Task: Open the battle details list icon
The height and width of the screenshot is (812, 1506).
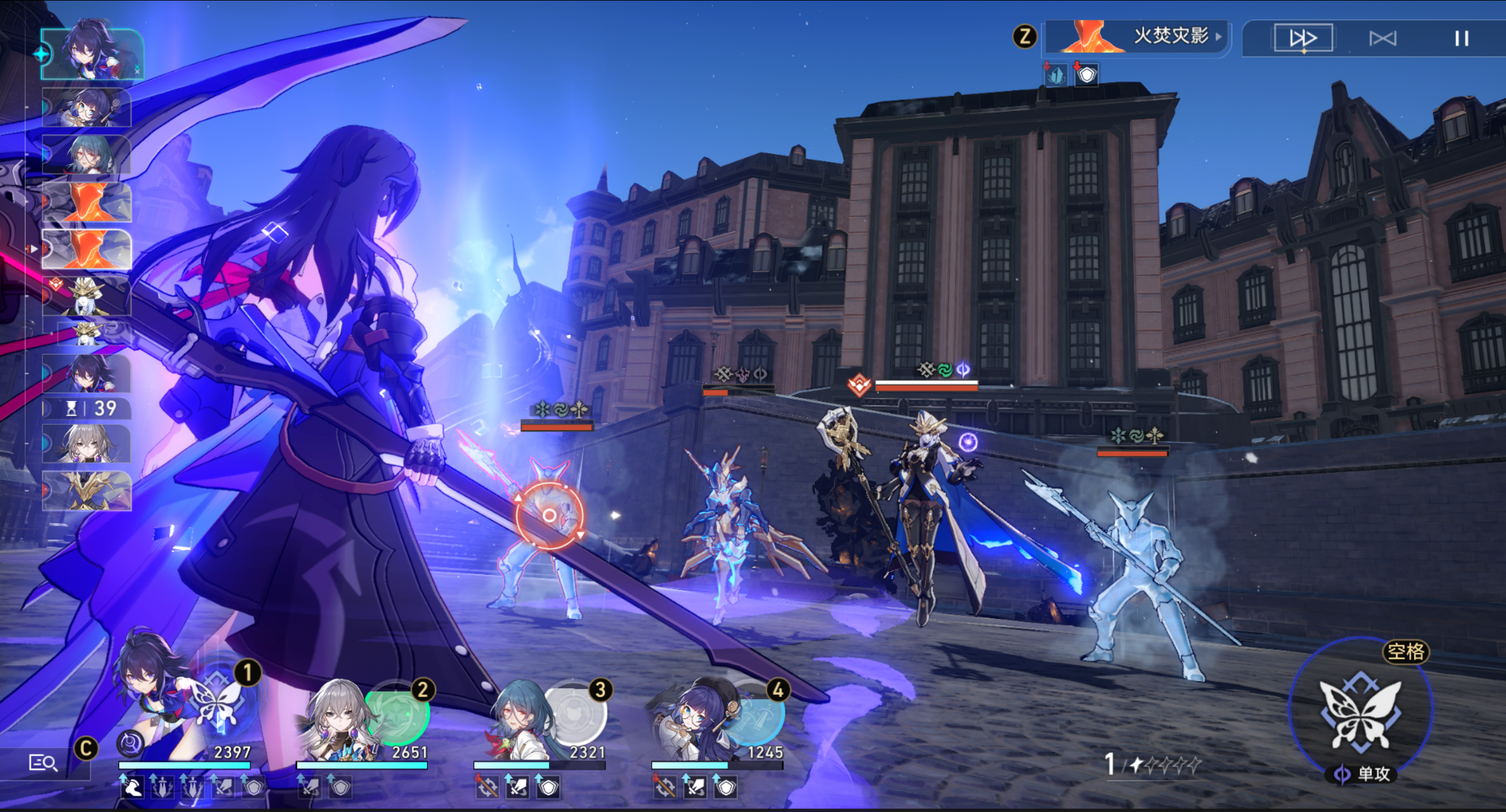Action: point(43,763)
